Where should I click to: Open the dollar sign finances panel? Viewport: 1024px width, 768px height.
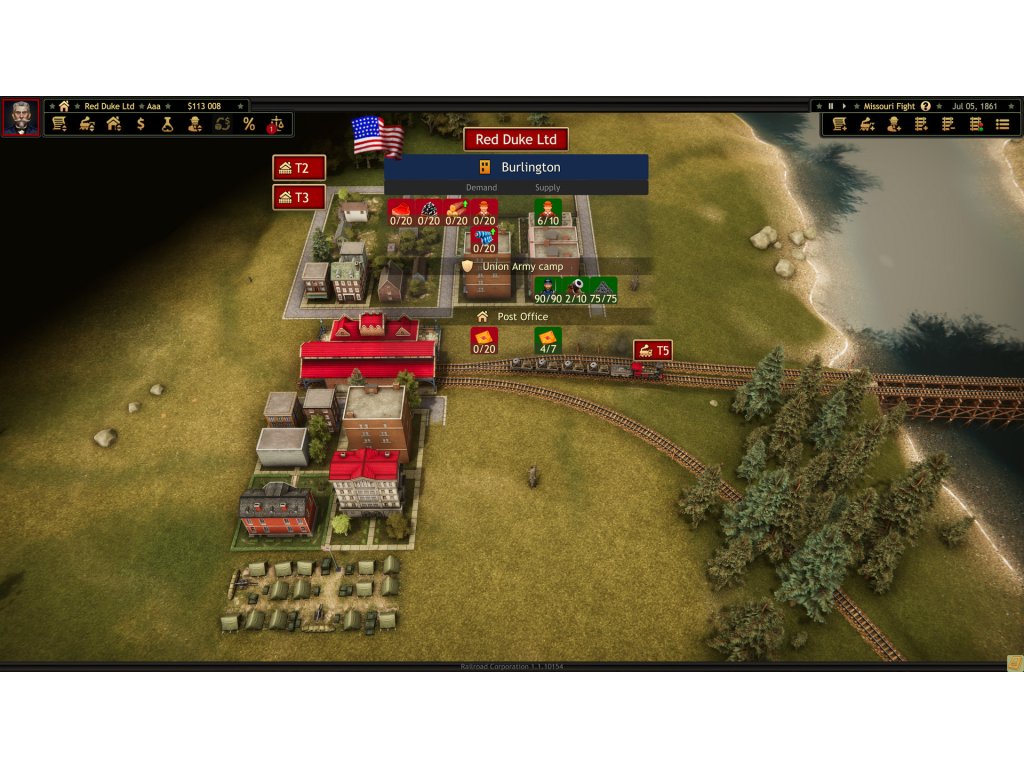(141, 124)
